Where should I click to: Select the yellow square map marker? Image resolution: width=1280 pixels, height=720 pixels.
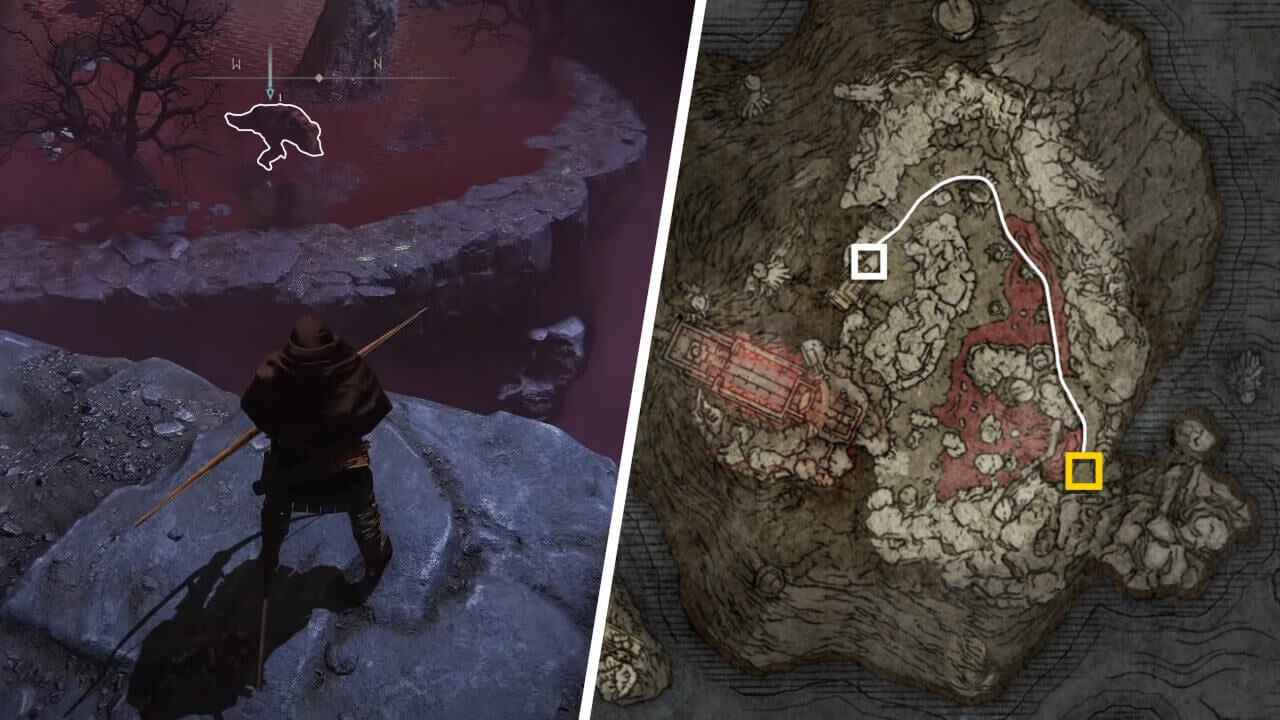1084,471
